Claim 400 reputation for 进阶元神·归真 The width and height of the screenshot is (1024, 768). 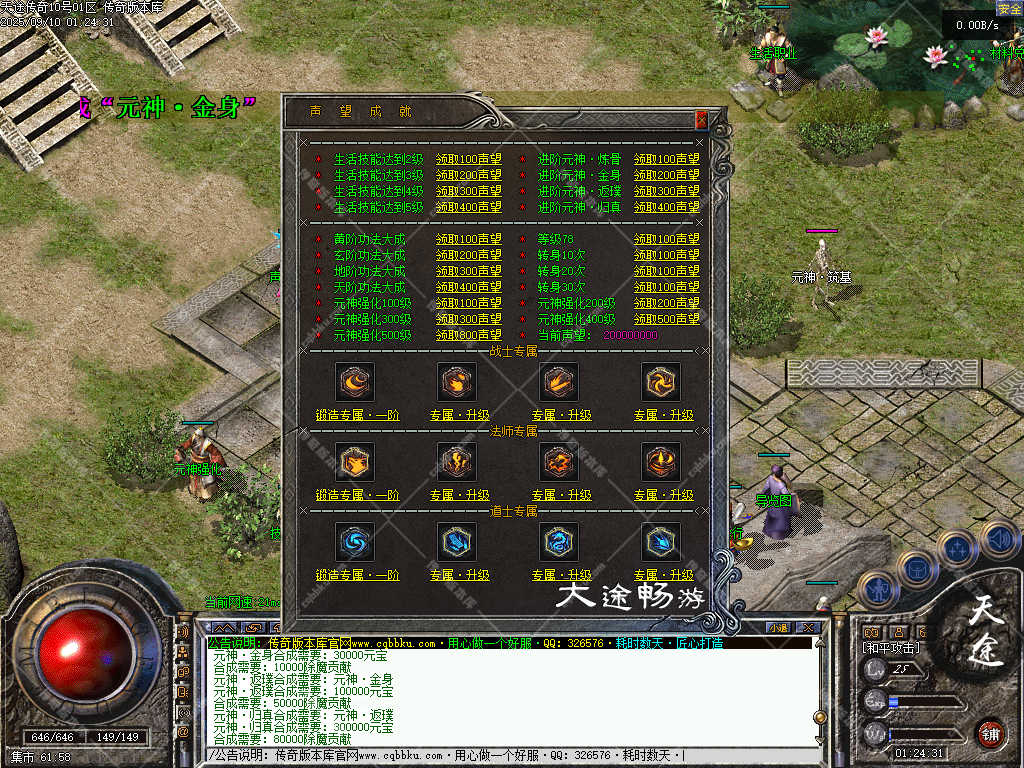click(666, 207)
